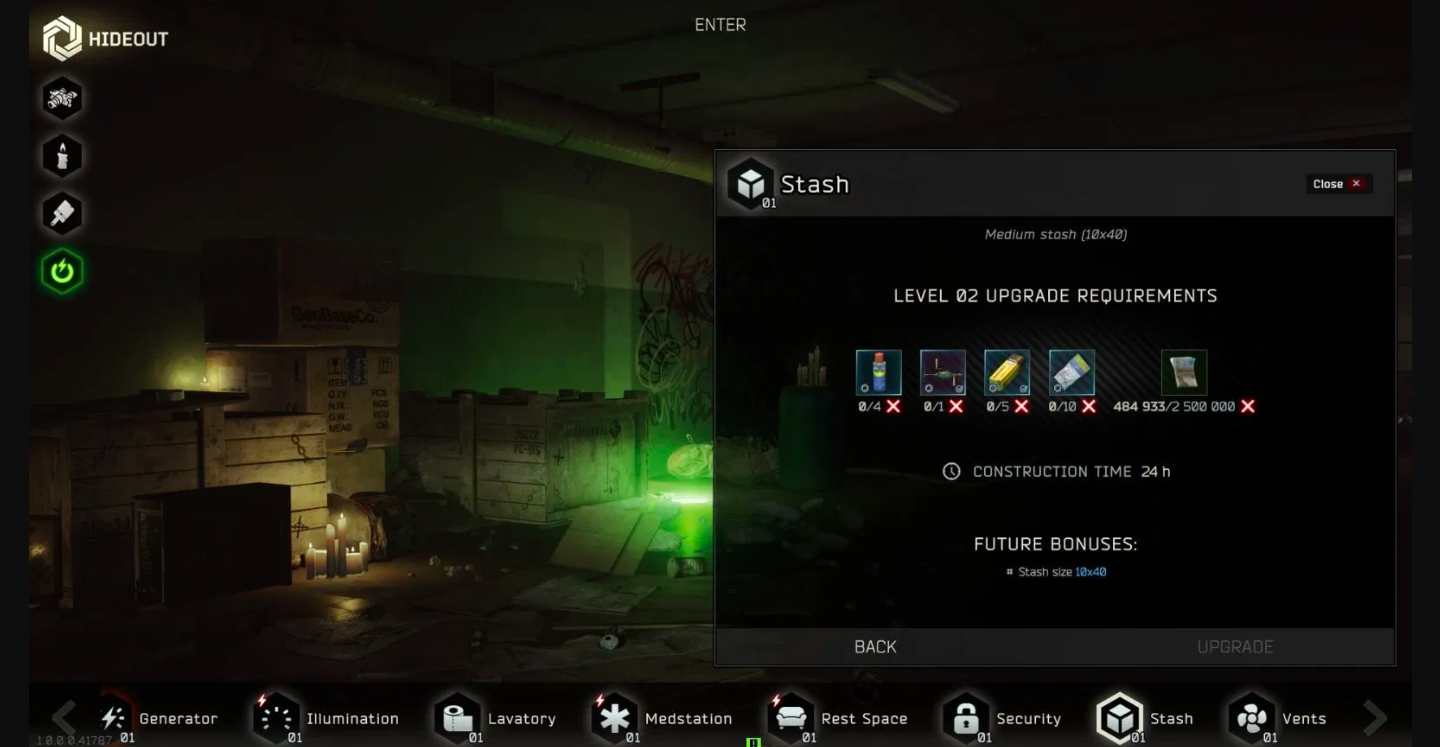This screenshot has height=747, width=1440.
Task: Open the Security padlock icon
Action: (967, 718)
